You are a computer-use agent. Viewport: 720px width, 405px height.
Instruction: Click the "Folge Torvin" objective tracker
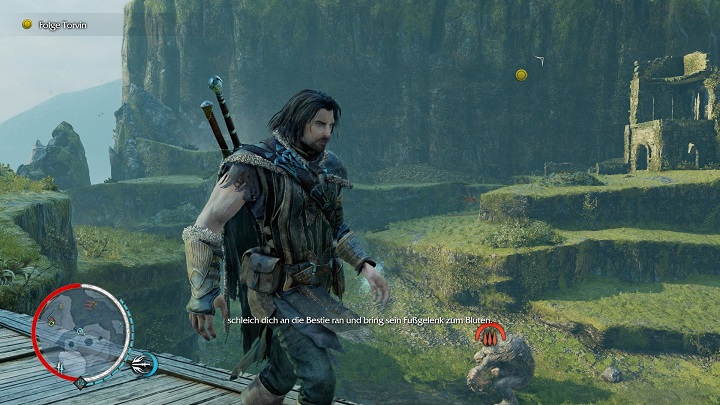(x=60, y=23)
